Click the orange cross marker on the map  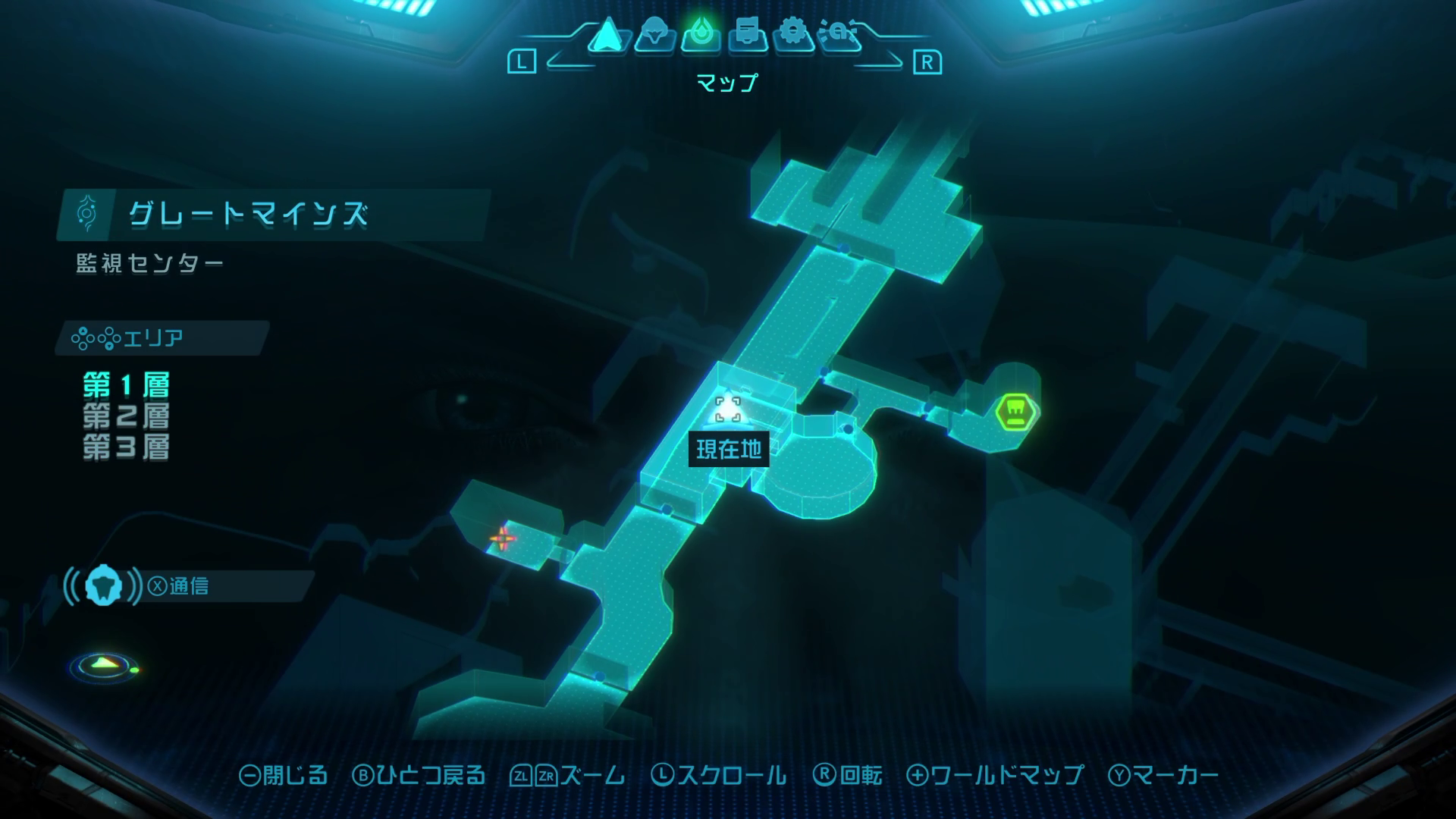(501, 539)
